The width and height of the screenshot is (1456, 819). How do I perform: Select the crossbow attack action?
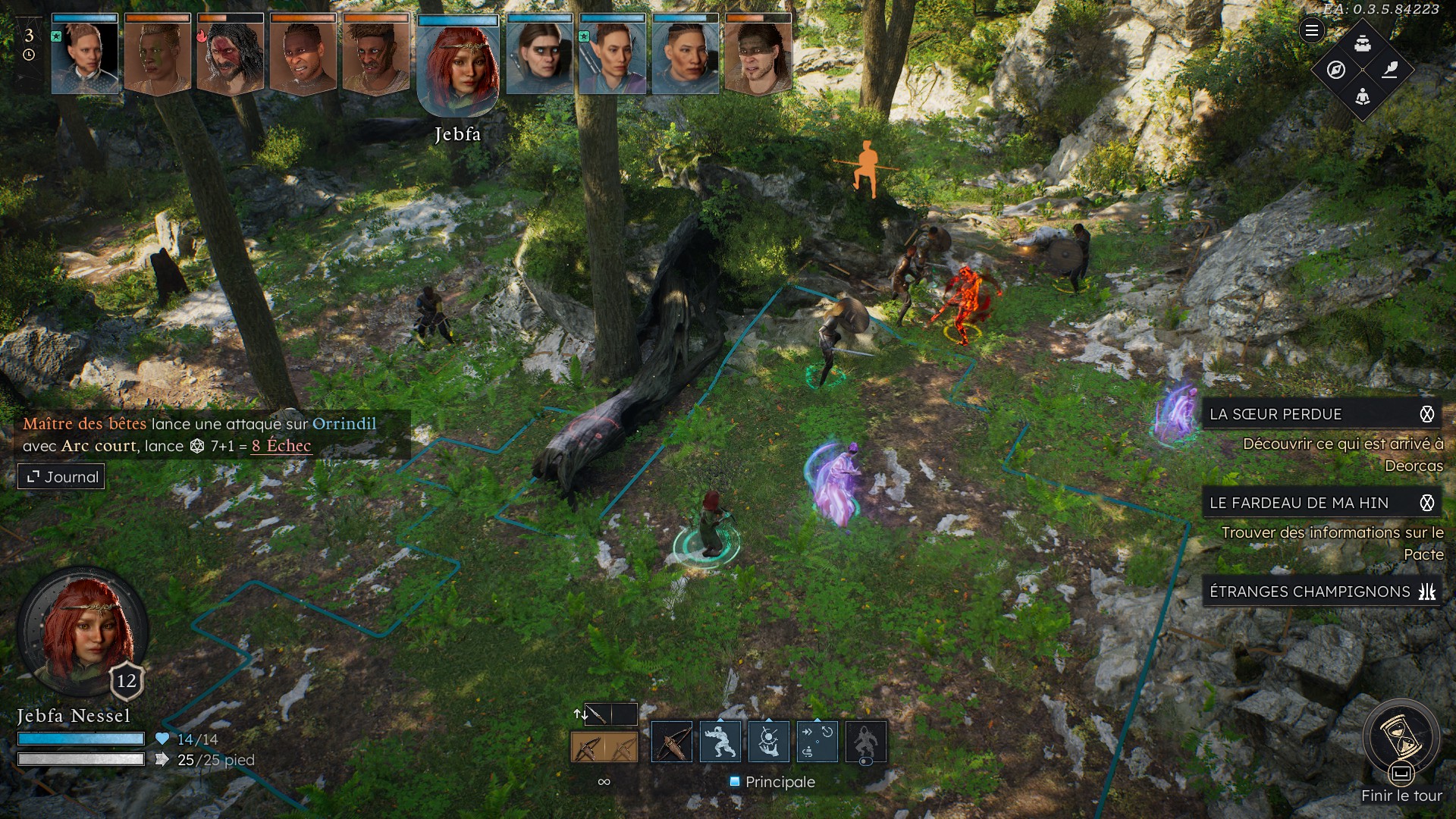672,742
